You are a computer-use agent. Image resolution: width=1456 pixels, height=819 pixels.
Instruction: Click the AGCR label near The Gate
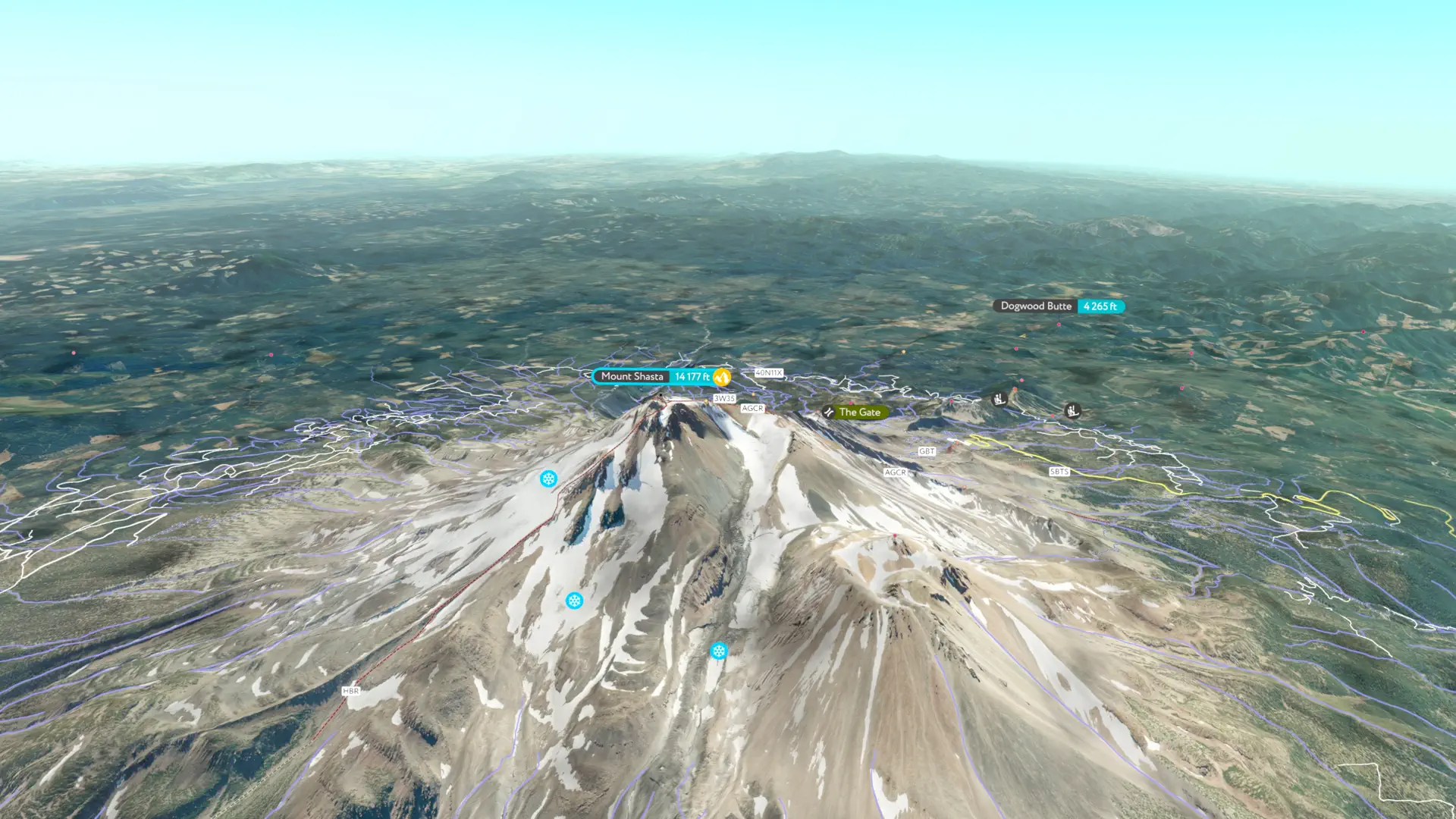[752, 408]
